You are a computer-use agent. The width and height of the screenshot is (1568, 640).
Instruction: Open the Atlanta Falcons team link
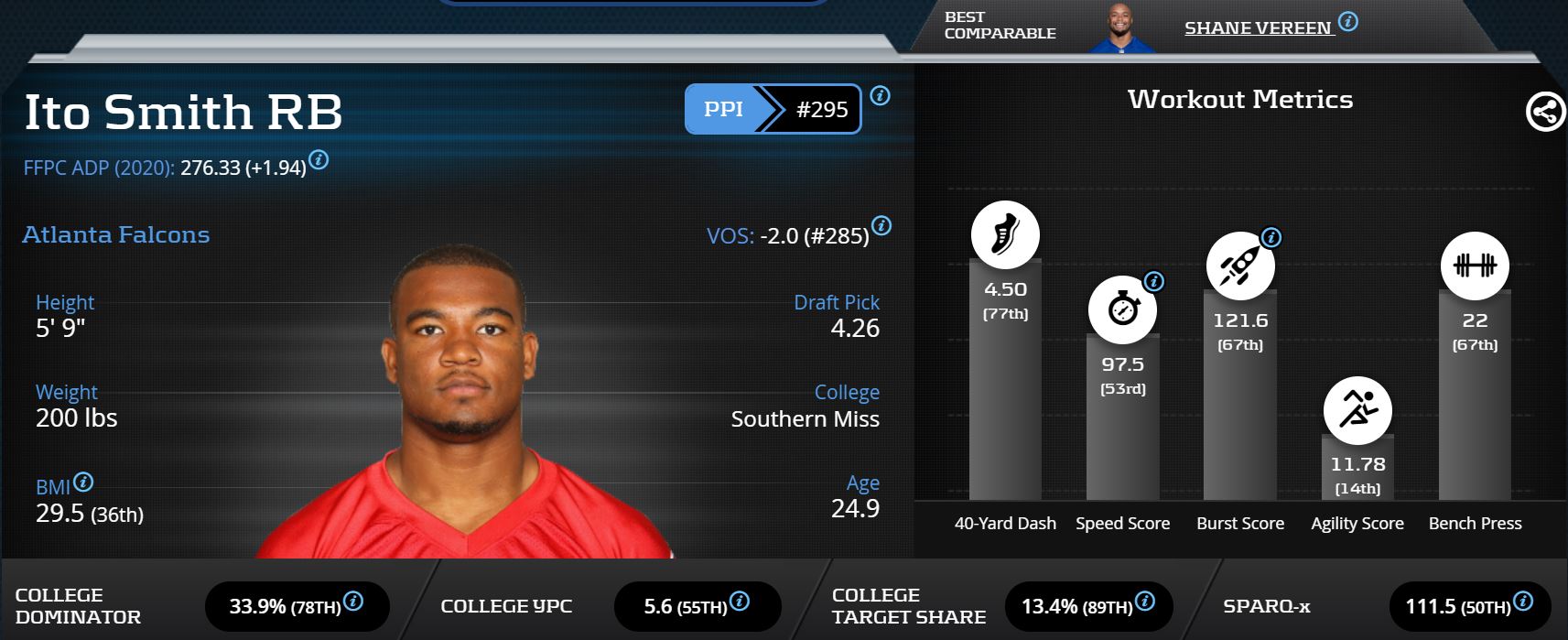(x=116, y=235)
